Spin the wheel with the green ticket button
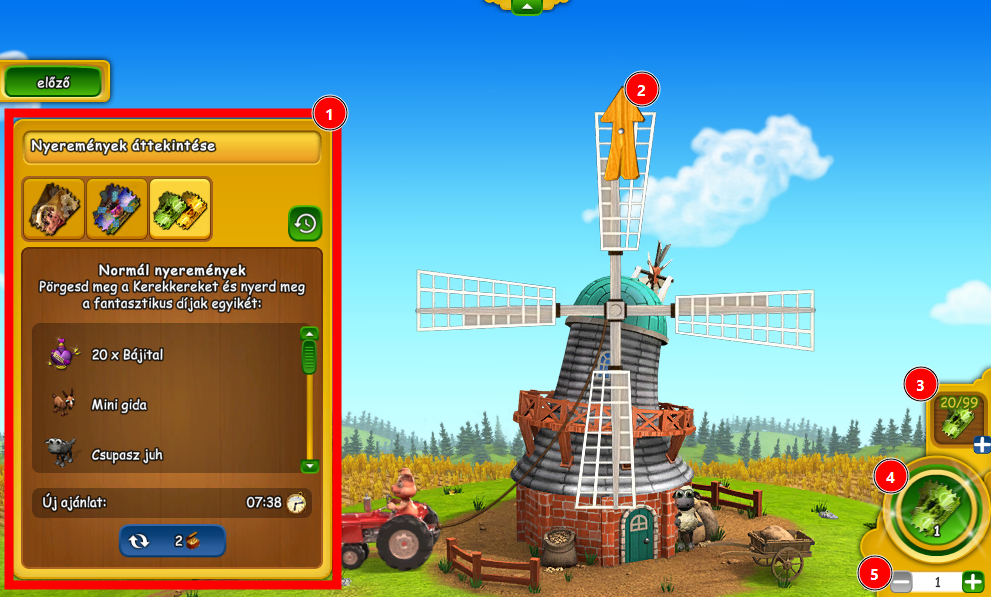 pyautogui.click(x=936, y=509)
